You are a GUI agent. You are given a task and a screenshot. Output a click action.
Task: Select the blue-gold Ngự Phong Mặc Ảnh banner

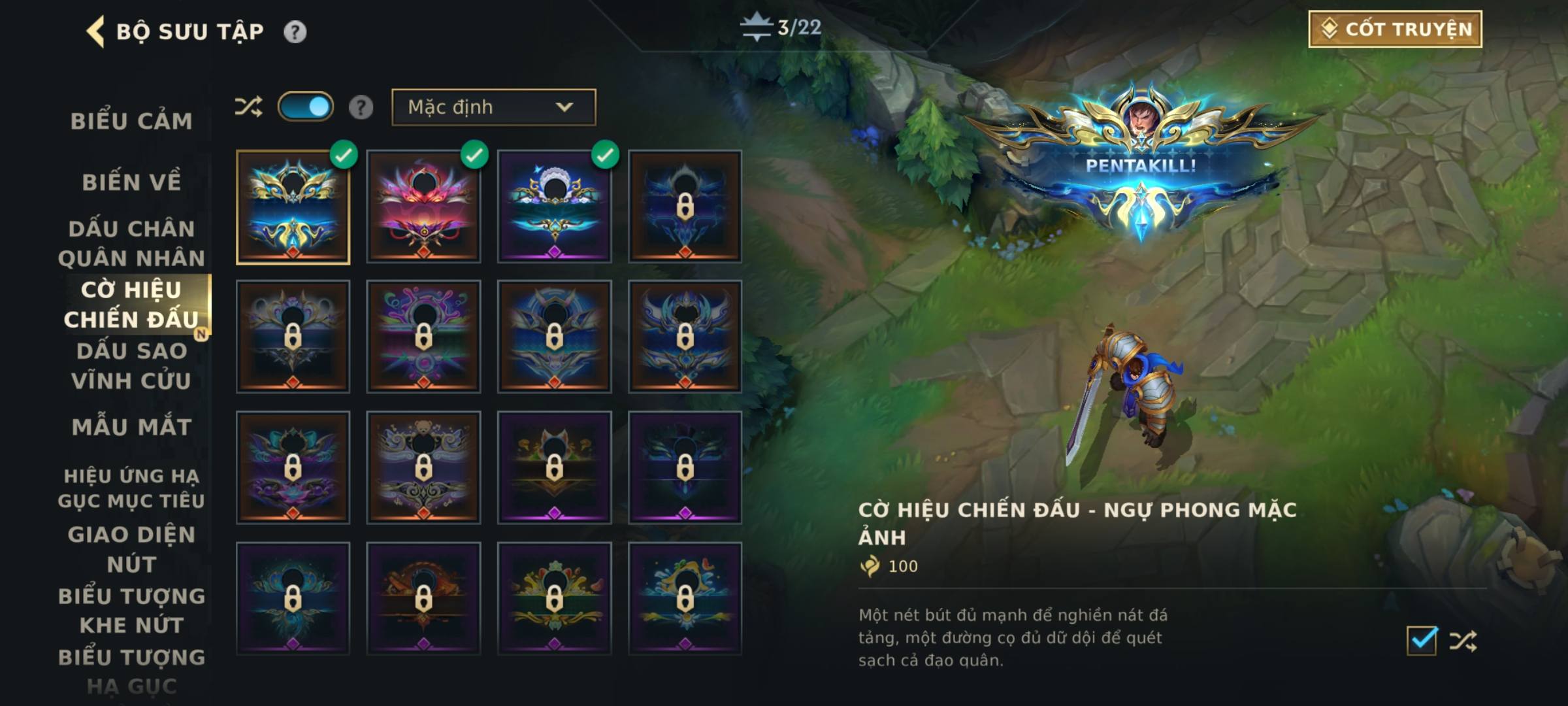point(293,207)
